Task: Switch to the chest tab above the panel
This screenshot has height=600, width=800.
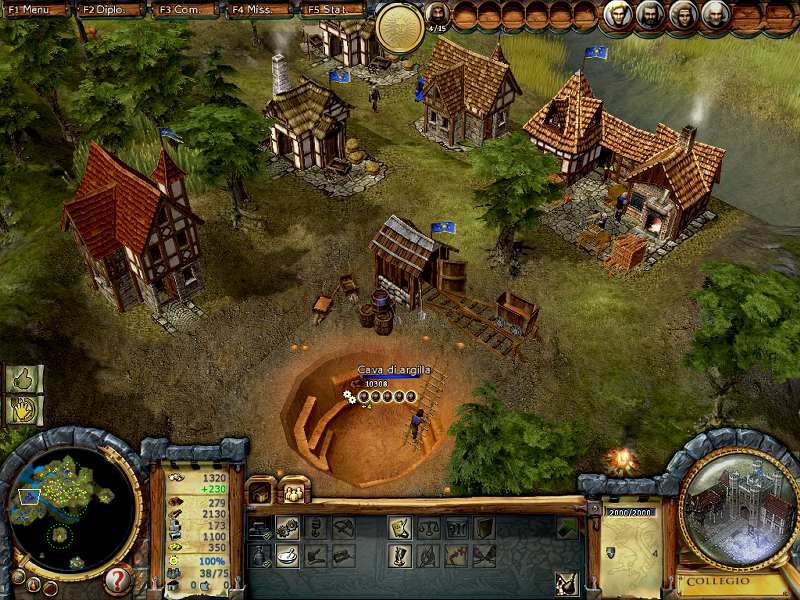Action: click(262, 490)
